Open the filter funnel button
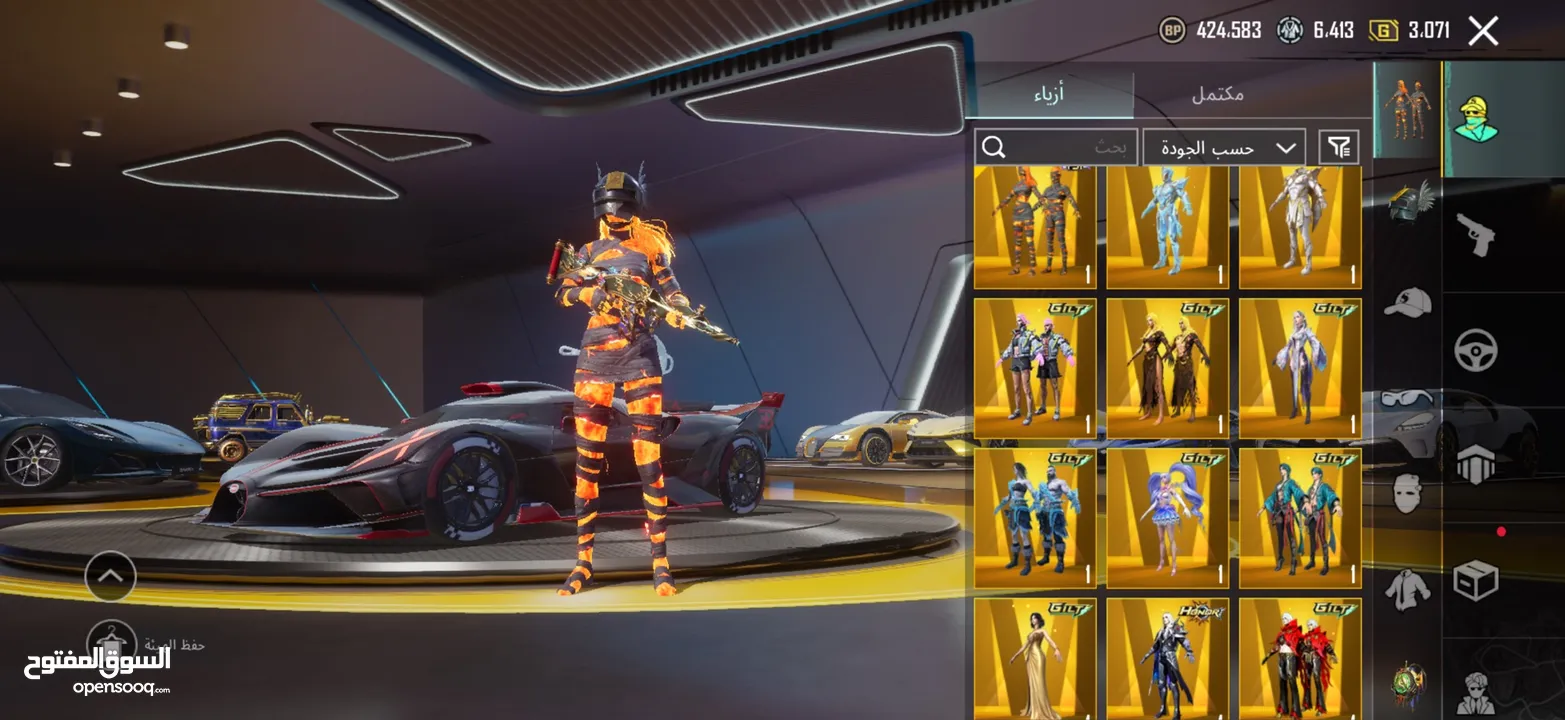This screenshot has width=1565, height=720. 1338,148
